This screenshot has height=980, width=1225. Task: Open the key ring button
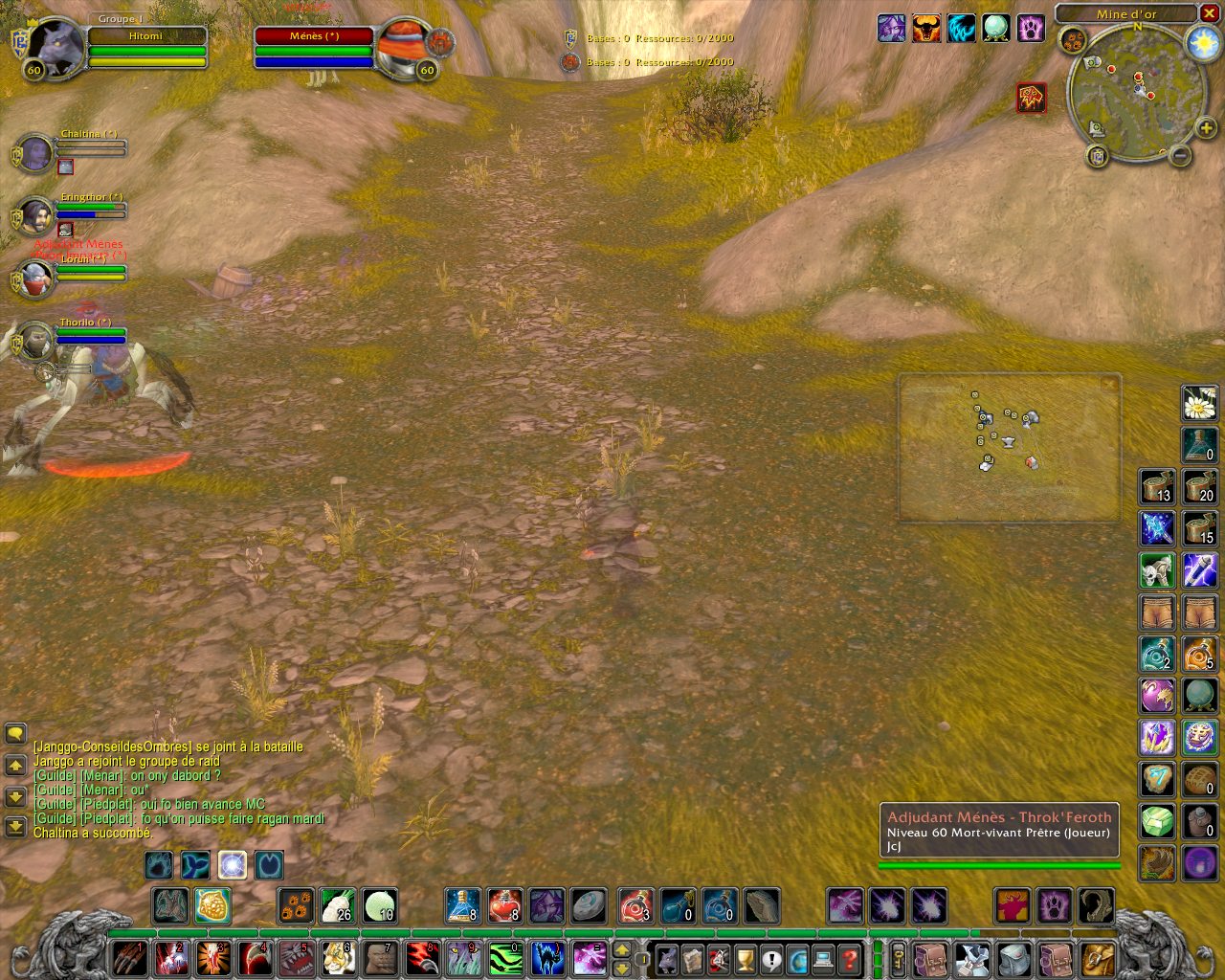tap(899, 958)
